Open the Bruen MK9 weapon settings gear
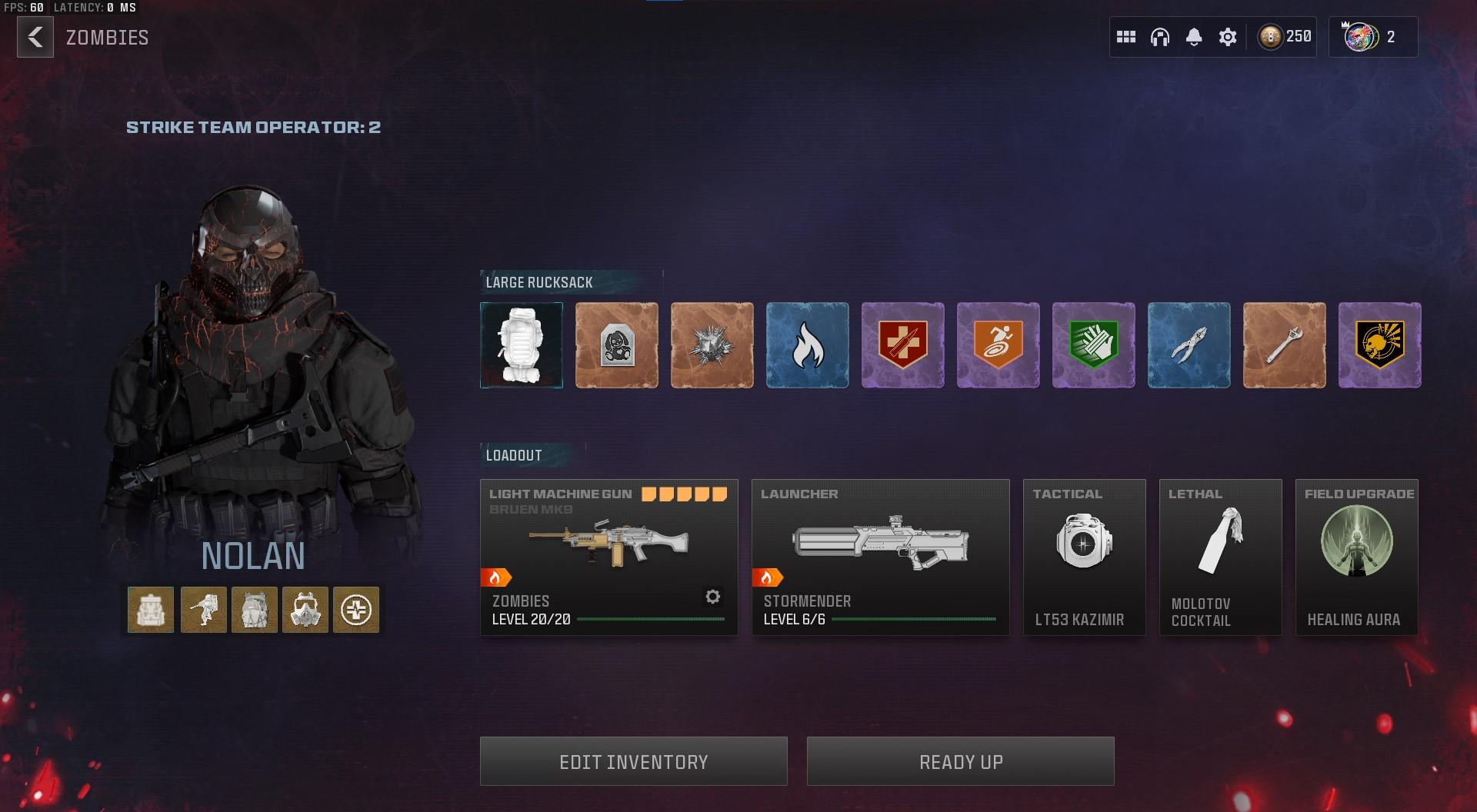Viewport: 1477px width, 812px height. pos(713,596)
